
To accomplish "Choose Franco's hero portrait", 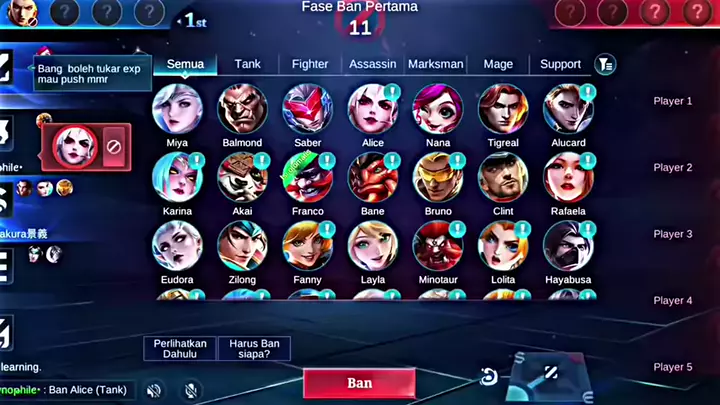I will coord(307,178).
